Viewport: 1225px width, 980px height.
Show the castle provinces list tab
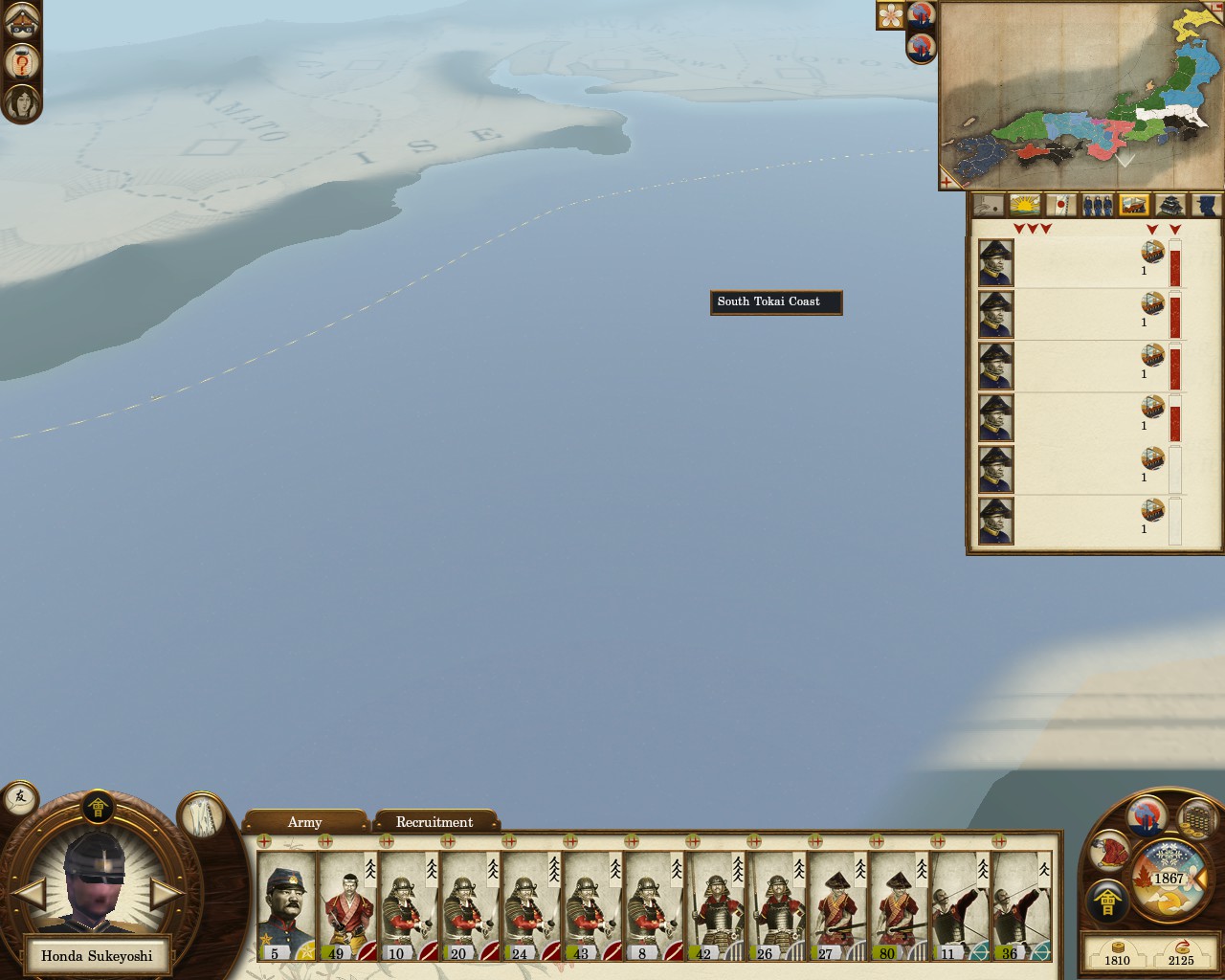[1170, 205]
